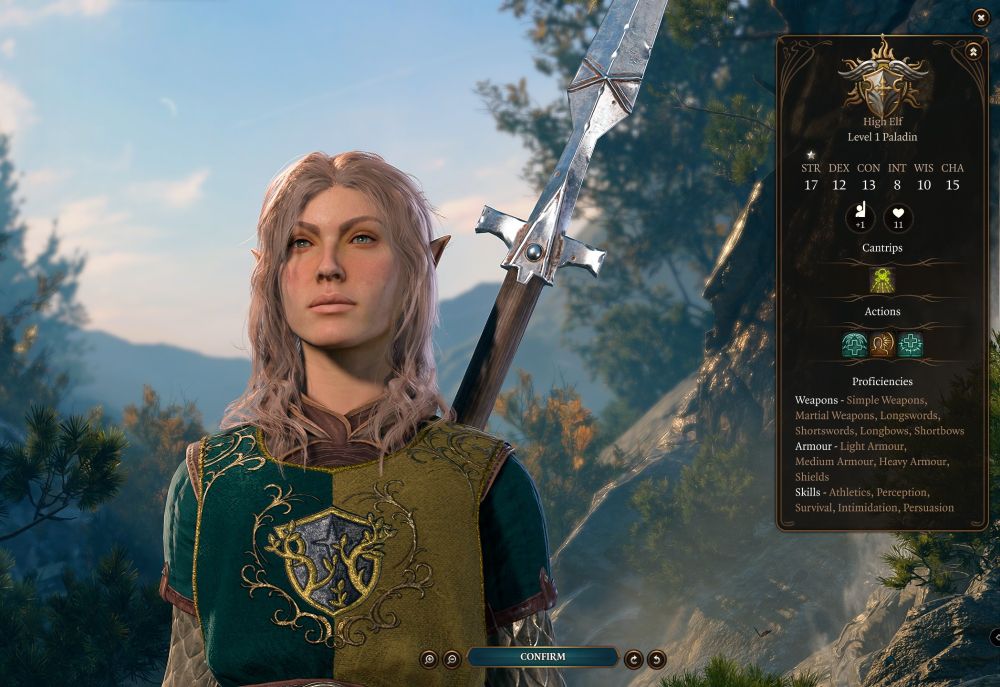Viewport: 1000px width, 687px height.
Task: Rotate the character clockwise
Action: (x=633, y=658)
